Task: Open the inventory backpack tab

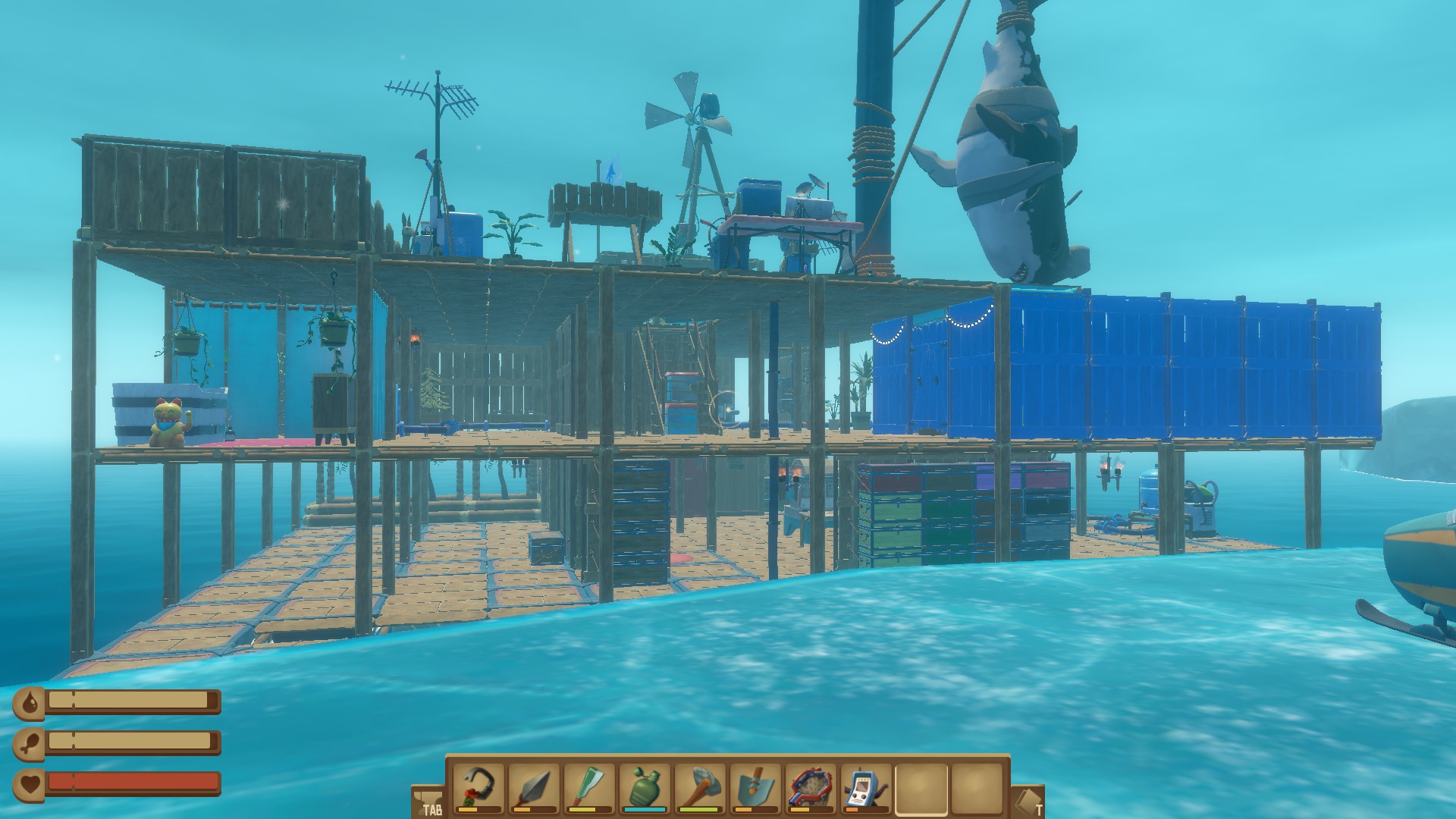Action: pos(428,801)
